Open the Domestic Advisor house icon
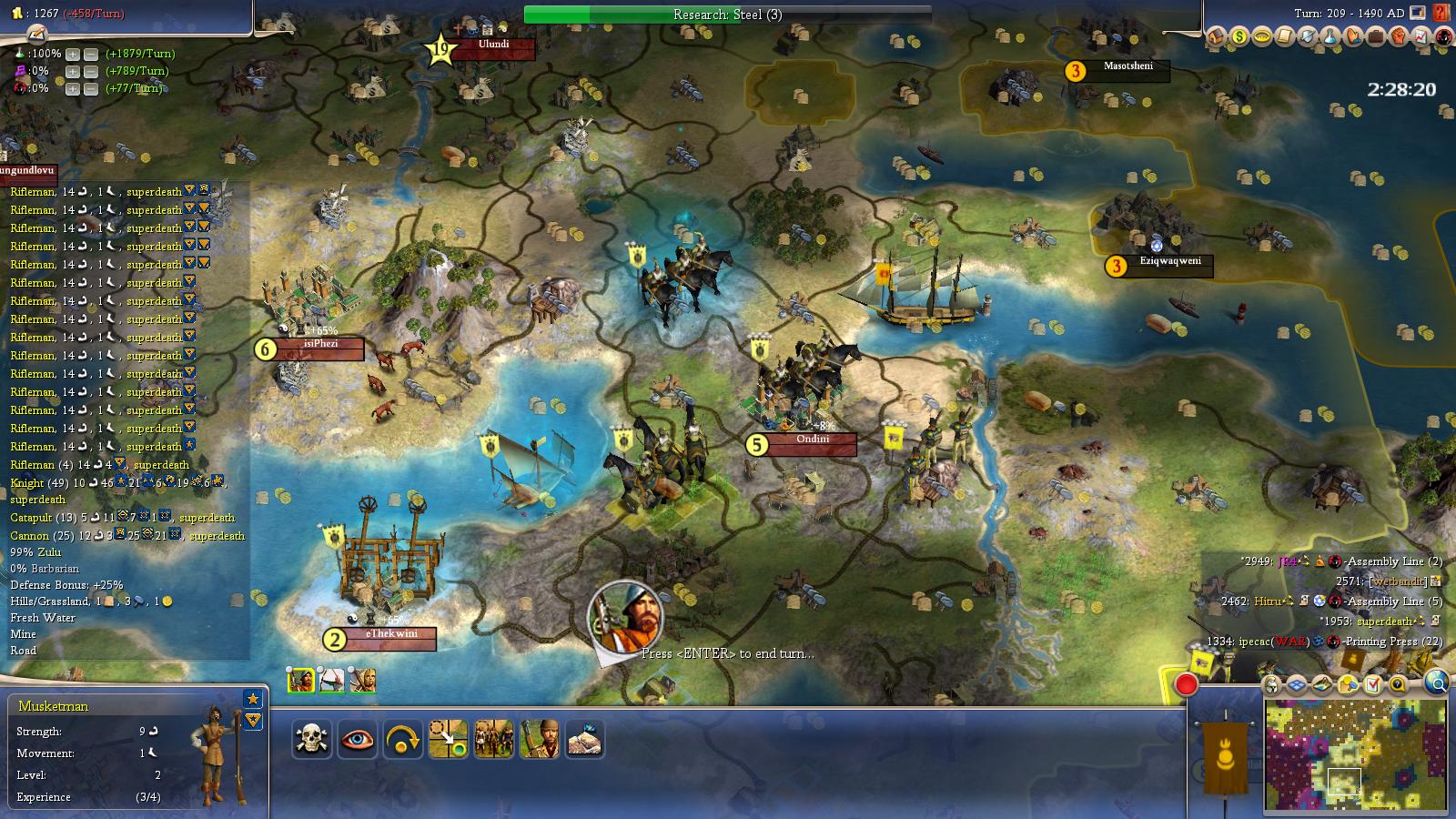This screenshot has height=819, width=1456. 1215,38
